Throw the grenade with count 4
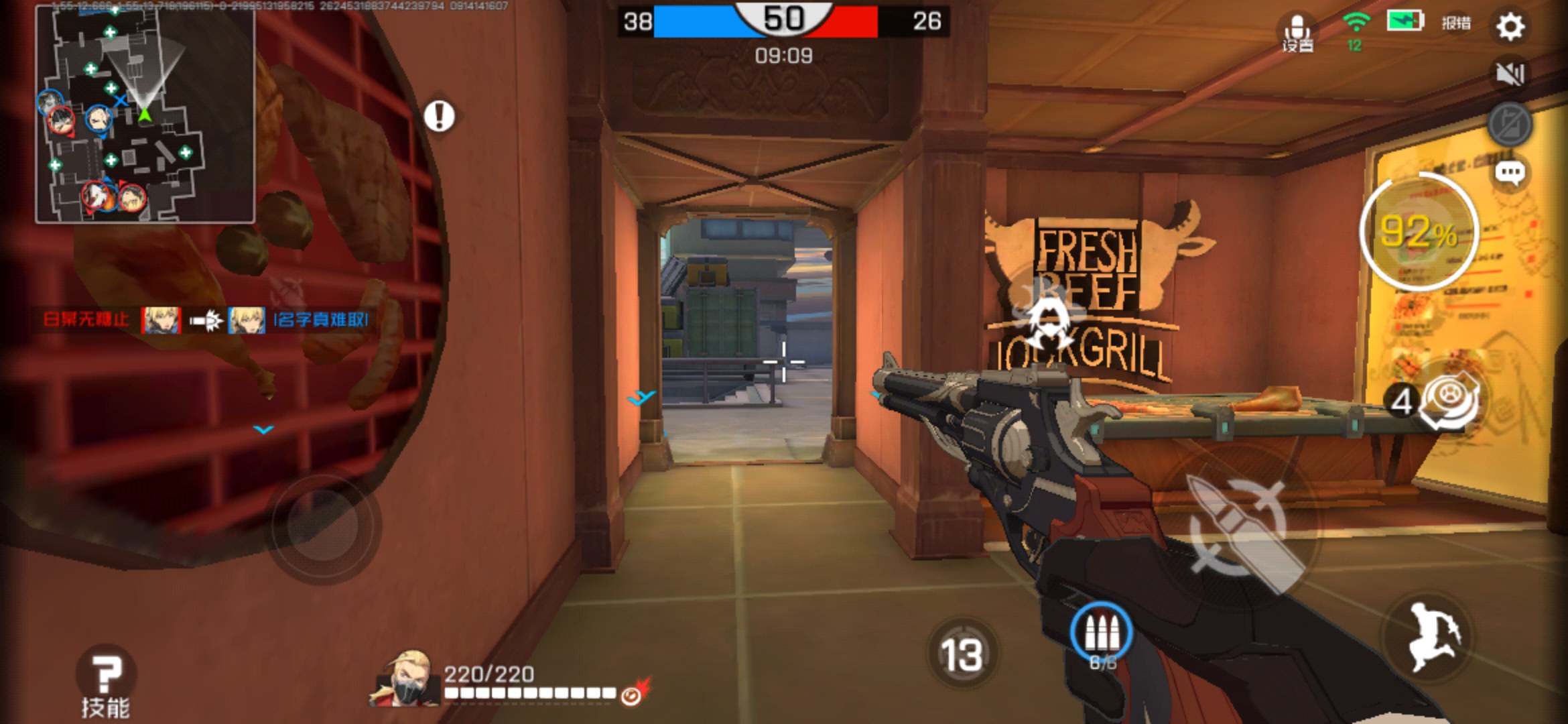This screenshot has width=1568, height=724. [x=1447, y=401]
